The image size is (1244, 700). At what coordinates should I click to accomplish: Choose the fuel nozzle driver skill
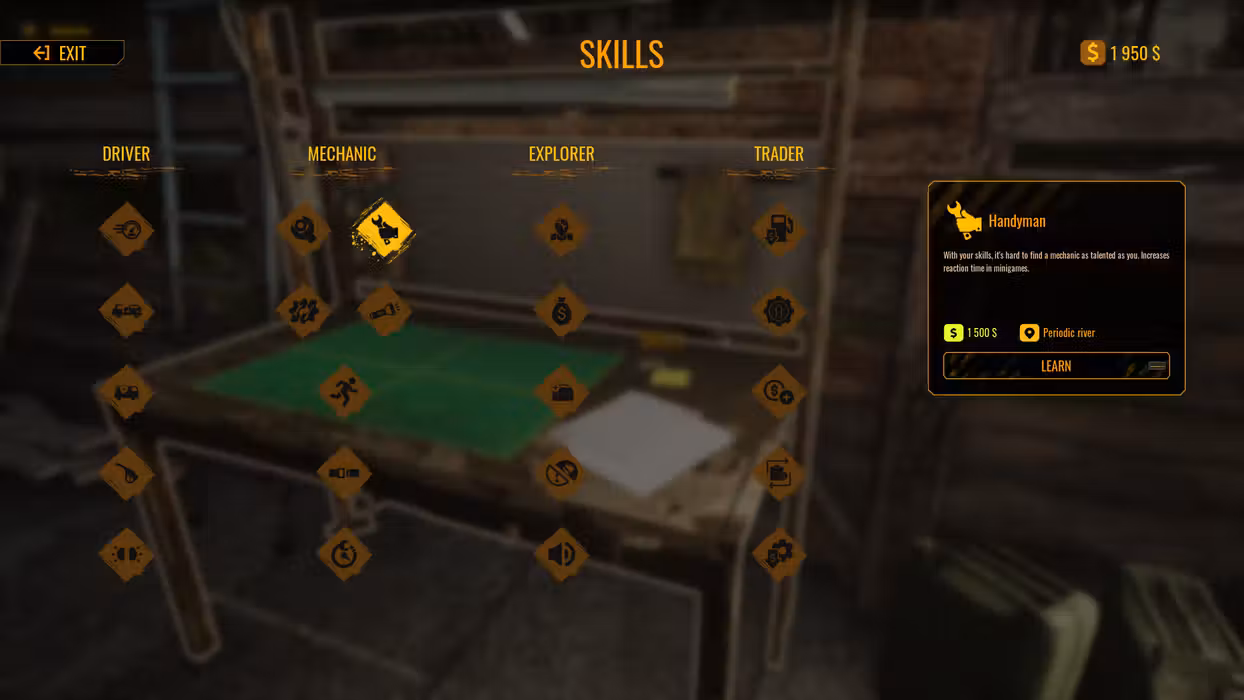(127, 473)
